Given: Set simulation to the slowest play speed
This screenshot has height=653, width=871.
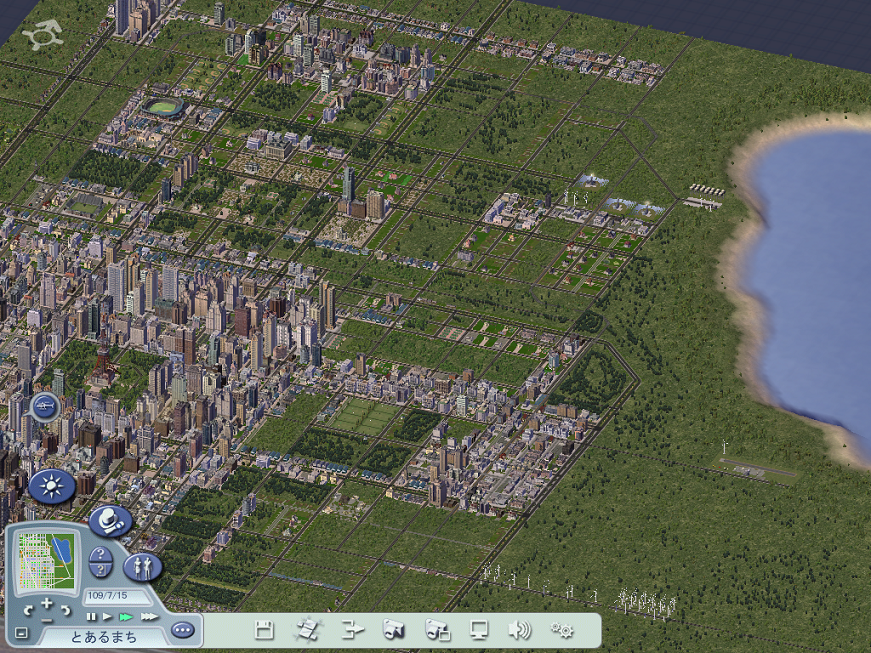Looking at the screenshot, I should click(x=107, y=617).
